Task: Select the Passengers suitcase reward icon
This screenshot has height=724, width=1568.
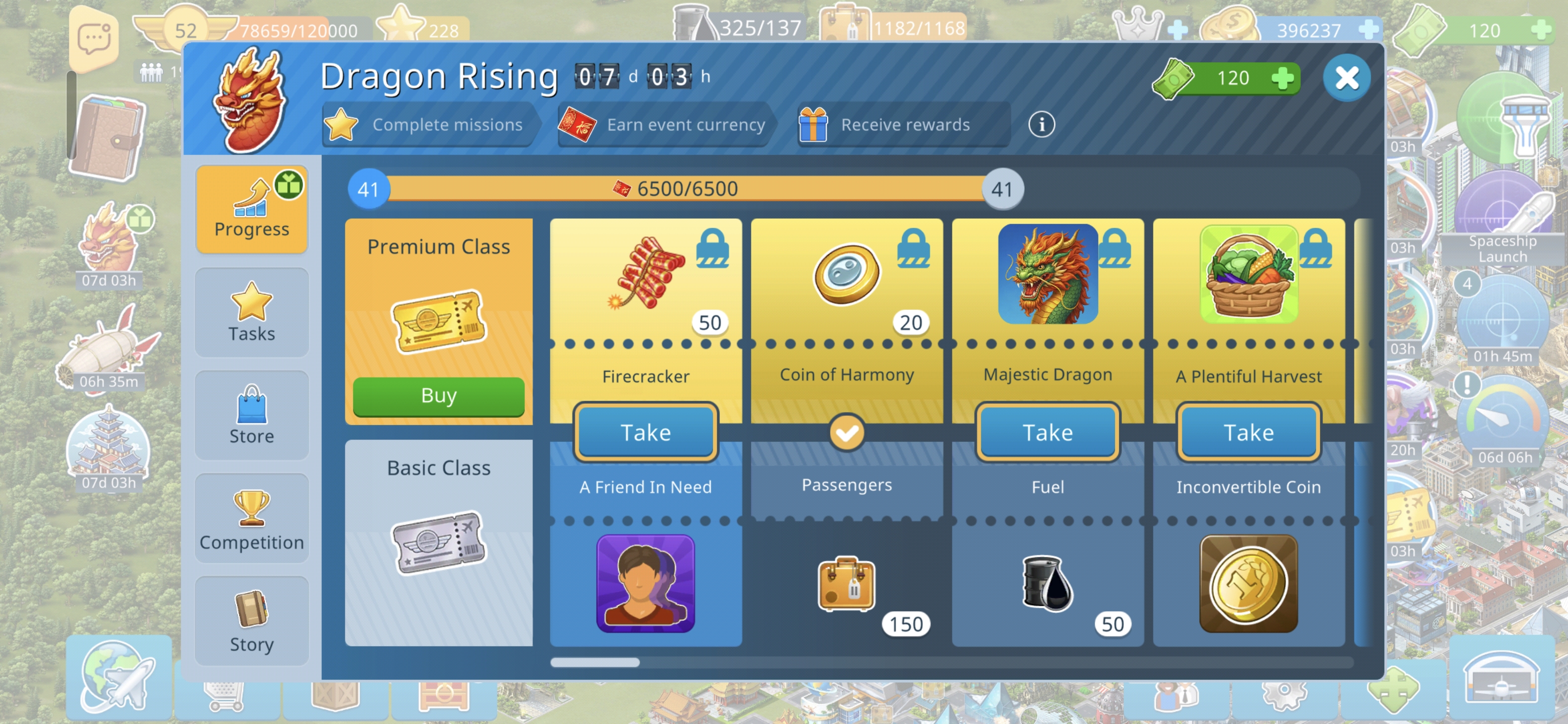Action: coord(846,583)
